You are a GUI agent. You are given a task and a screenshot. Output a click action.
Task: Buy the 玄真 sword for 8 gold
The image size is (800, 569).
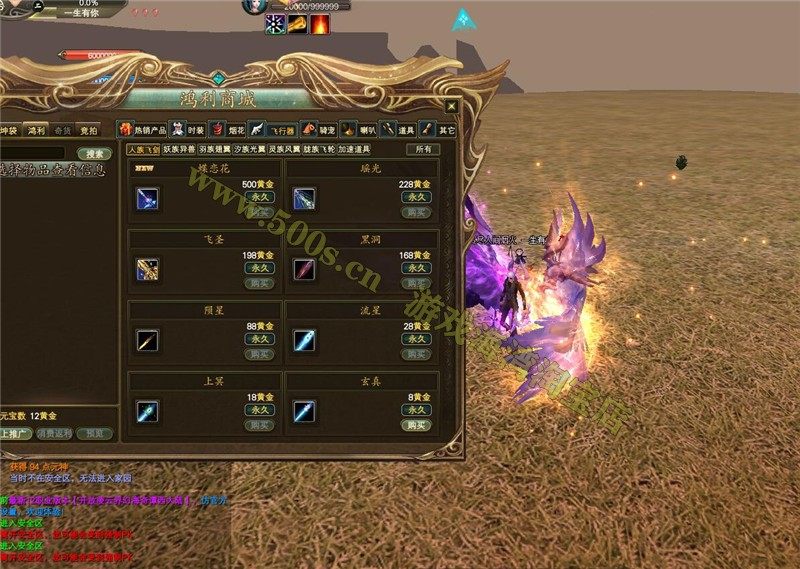point(415,426)
